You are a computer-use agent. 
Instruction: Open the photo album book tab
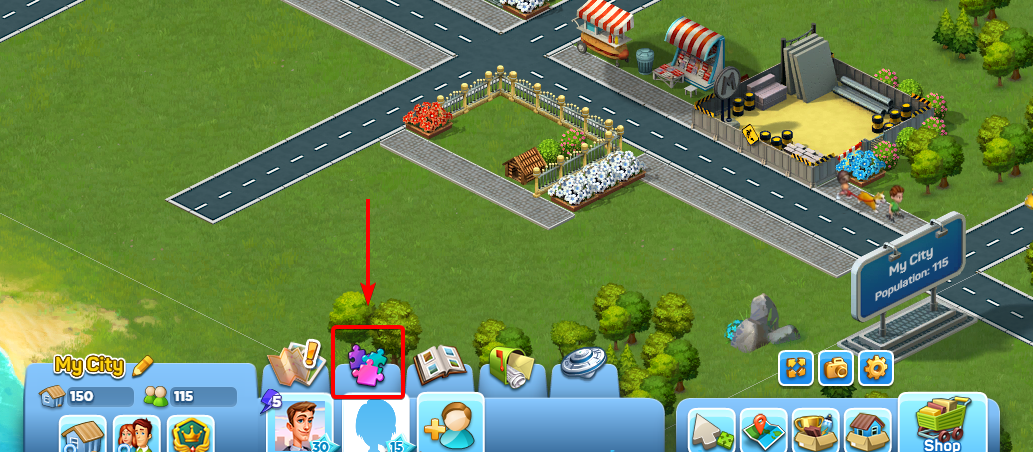coord(442,366)
